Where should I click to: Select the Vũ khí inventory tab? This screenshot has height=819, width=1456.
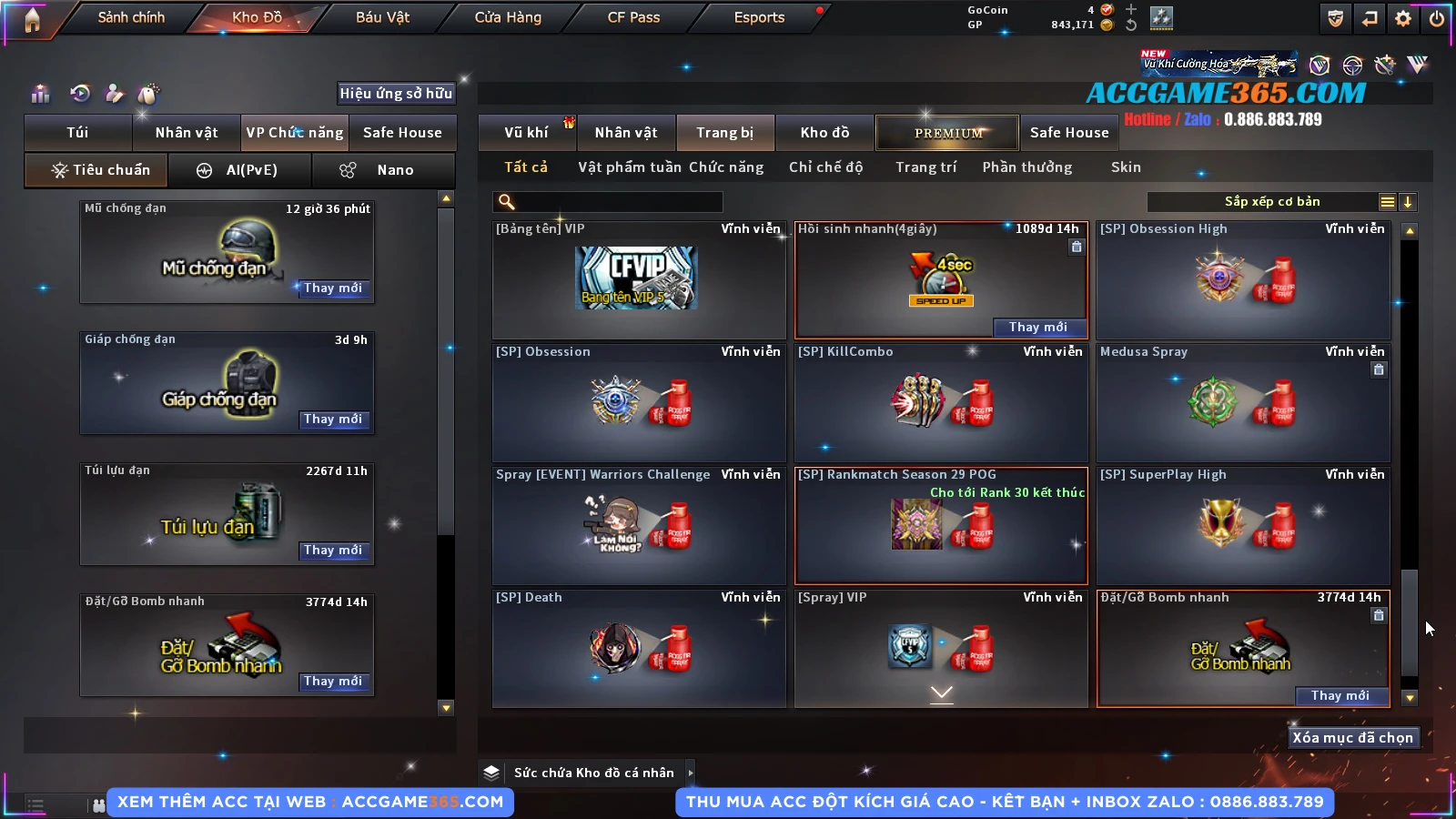[526, 133]
